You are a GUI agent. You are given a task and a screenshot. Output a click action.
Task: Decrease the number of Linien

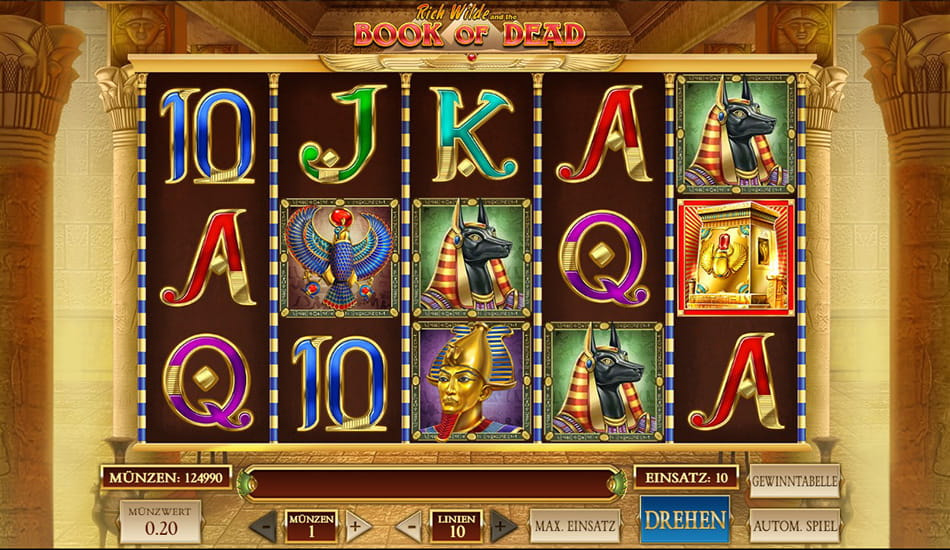[x=409, y=525]
